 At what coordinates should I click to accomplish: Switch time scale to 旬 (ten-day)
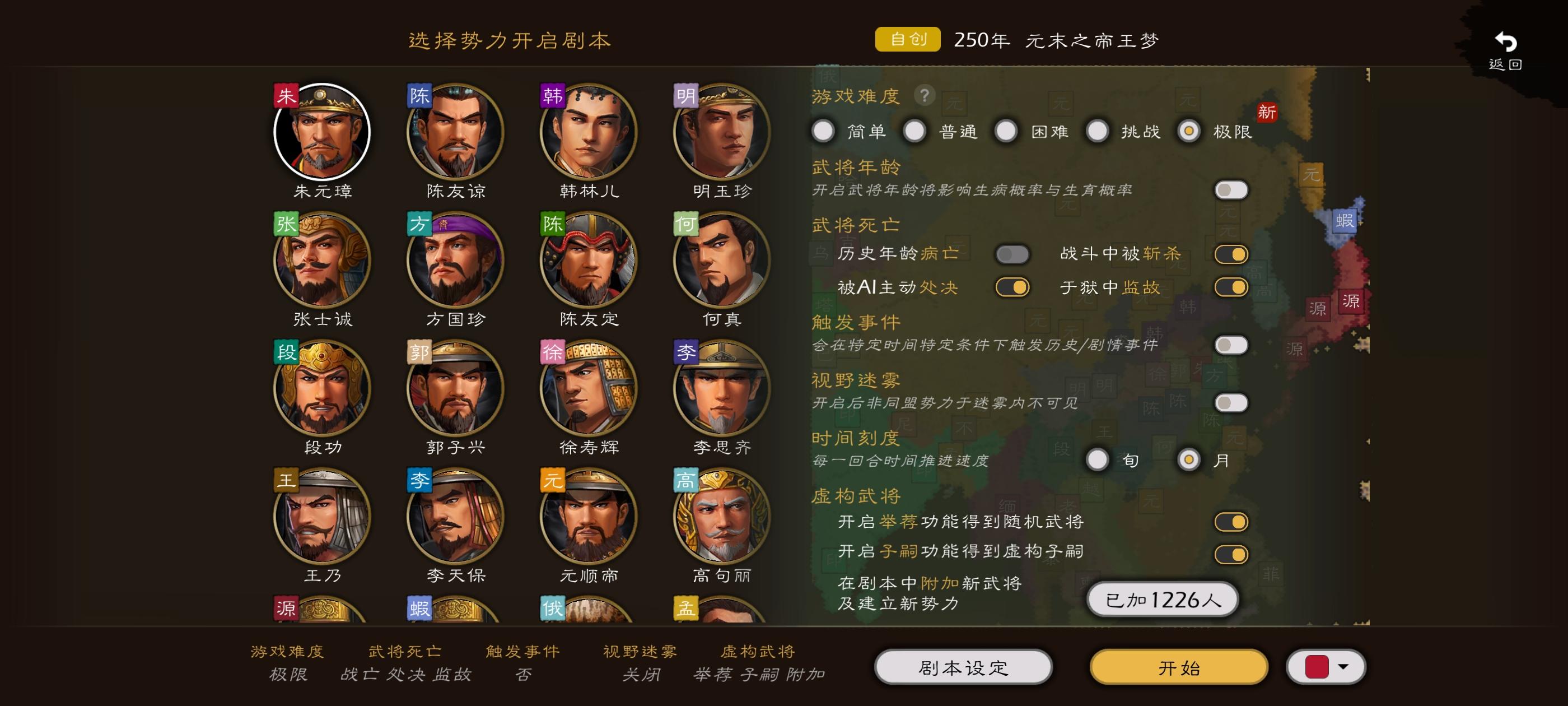point(1099,461)
